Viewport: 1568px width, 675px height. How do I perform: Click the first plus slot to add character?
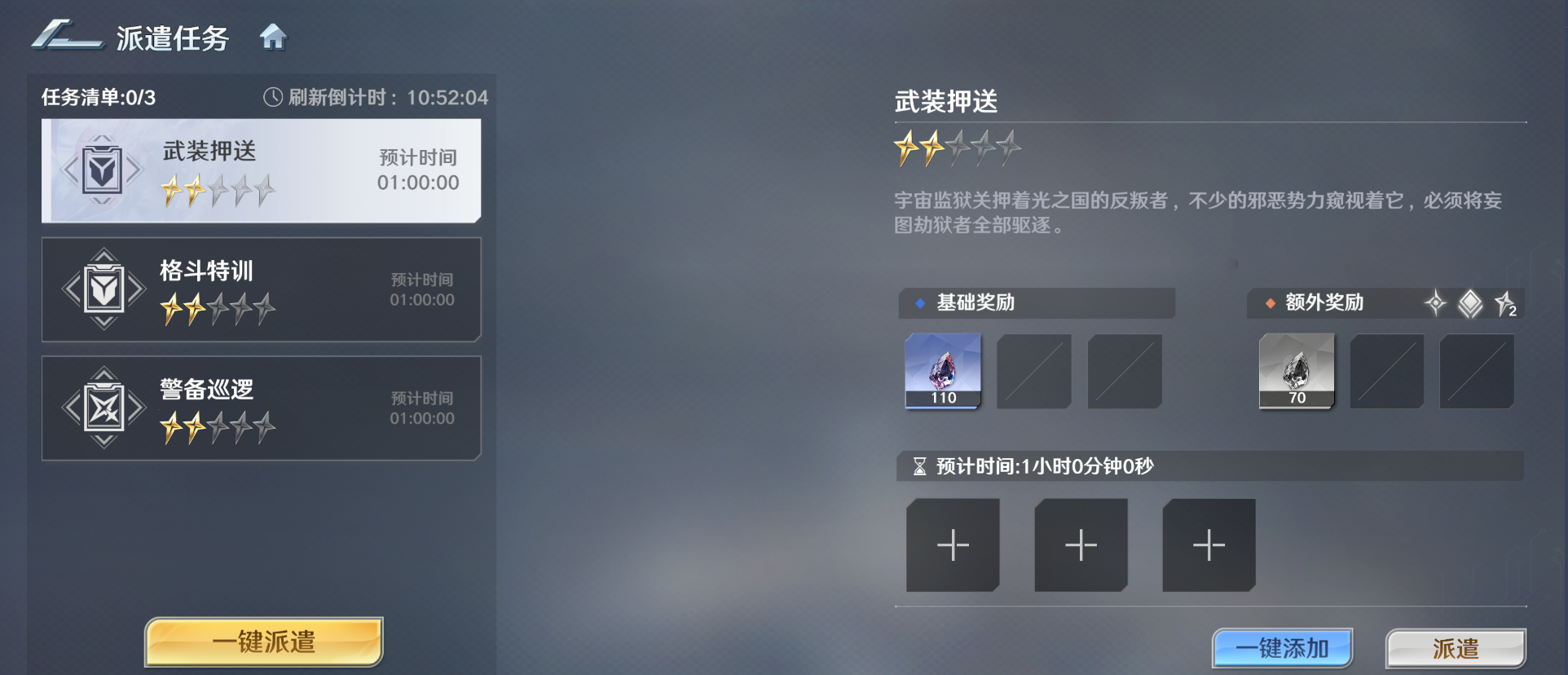click(952, 545)
